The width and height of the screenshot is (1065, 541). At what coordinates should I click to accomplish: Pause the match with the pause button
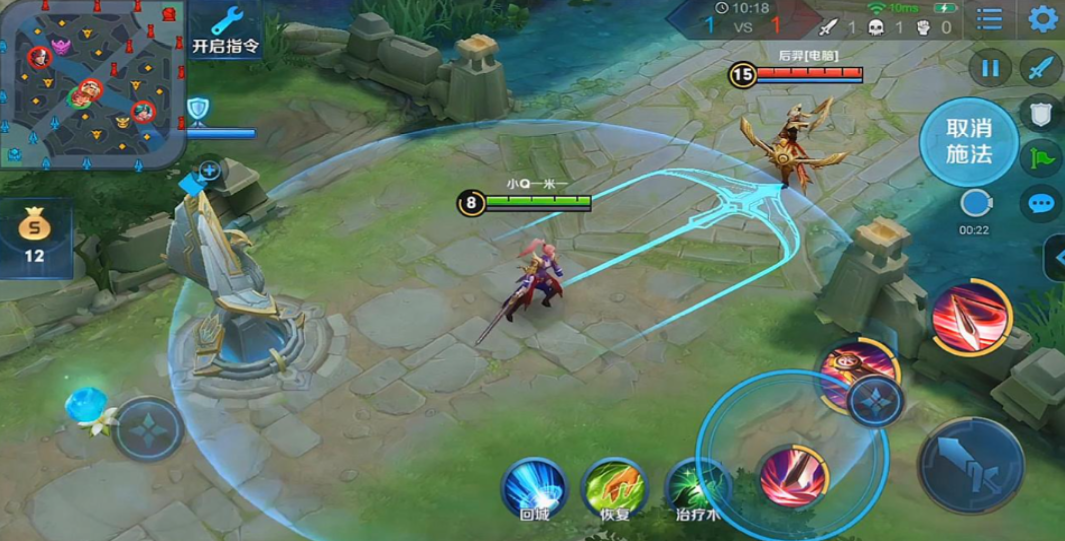click(990, 68)
